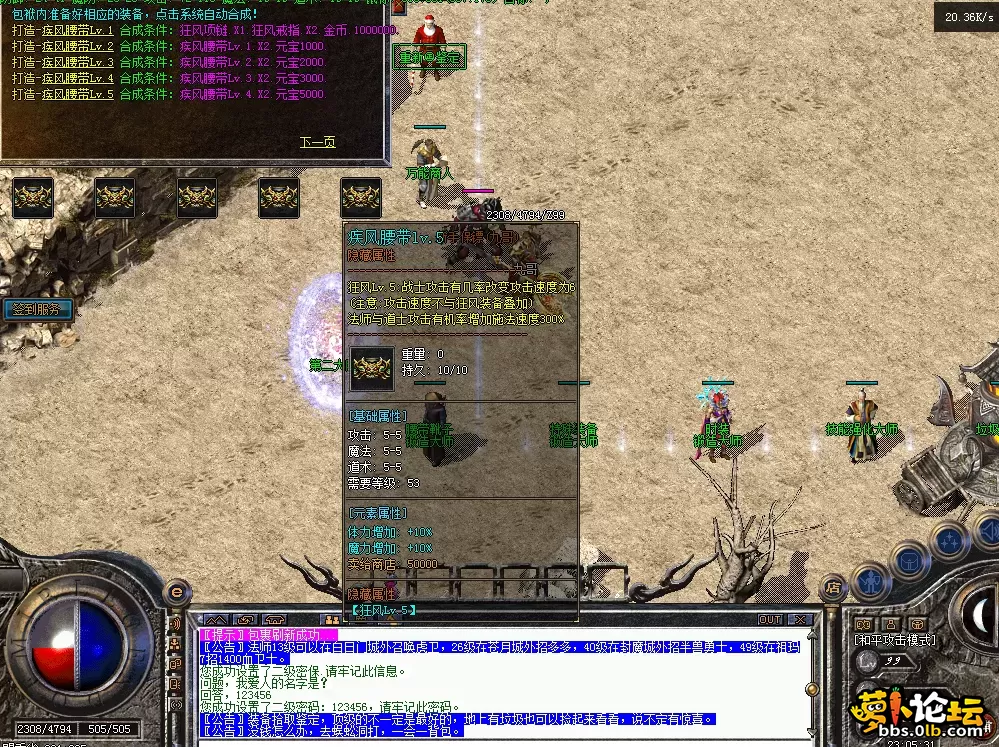The height and width of the screenshot is (747, 999).
Task: Go to next page via 下一页
Action: tap(317, 142)
